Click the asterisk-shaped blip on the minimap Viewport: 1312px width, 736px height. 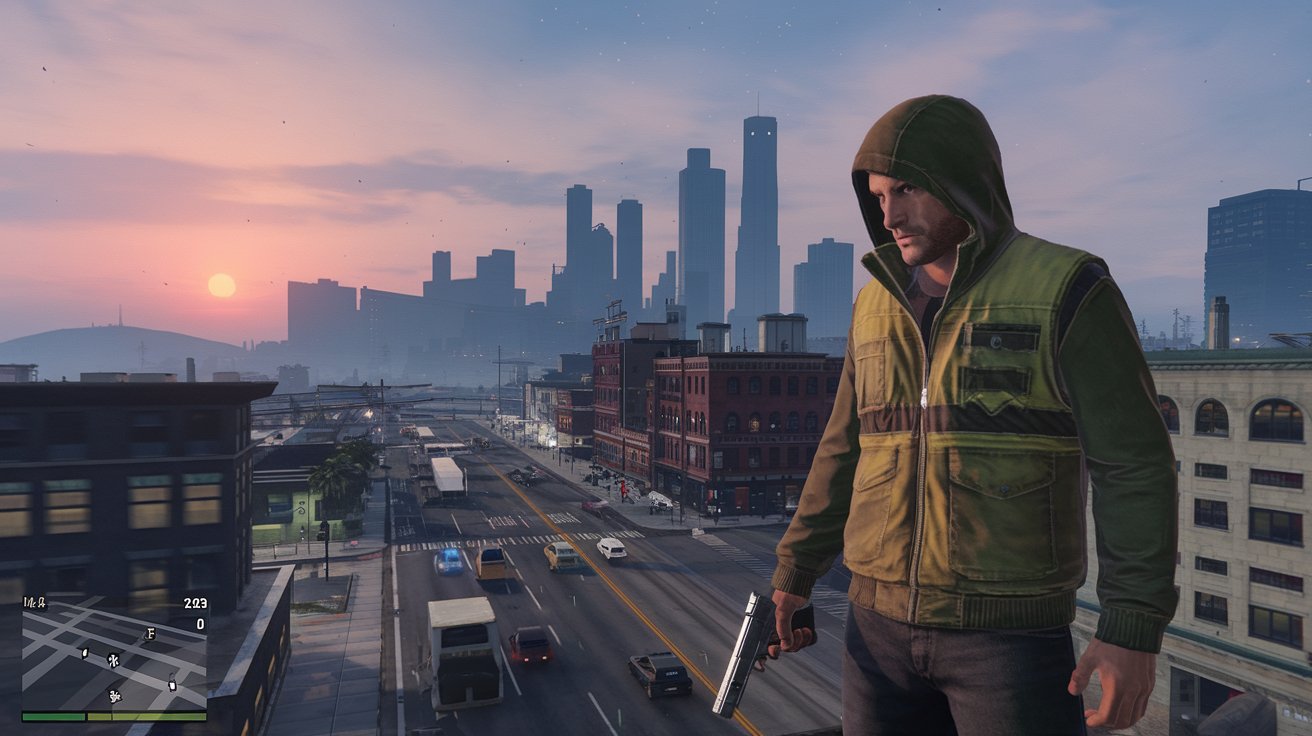pos(113,660)
